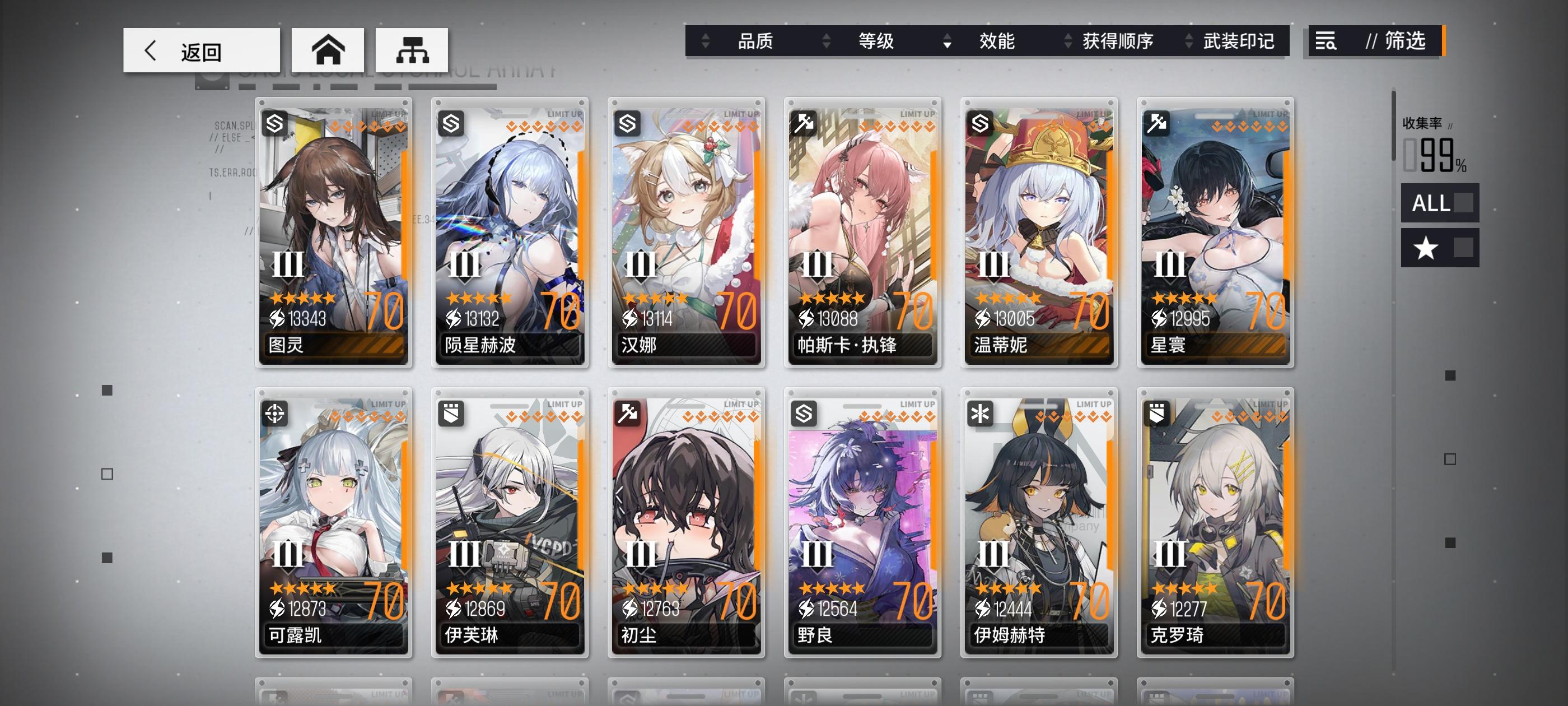This screenshot has height=706, width=1568.
Task: Click the snowflake class icon on 伊姆赫特's card
Action: (981, 414)
